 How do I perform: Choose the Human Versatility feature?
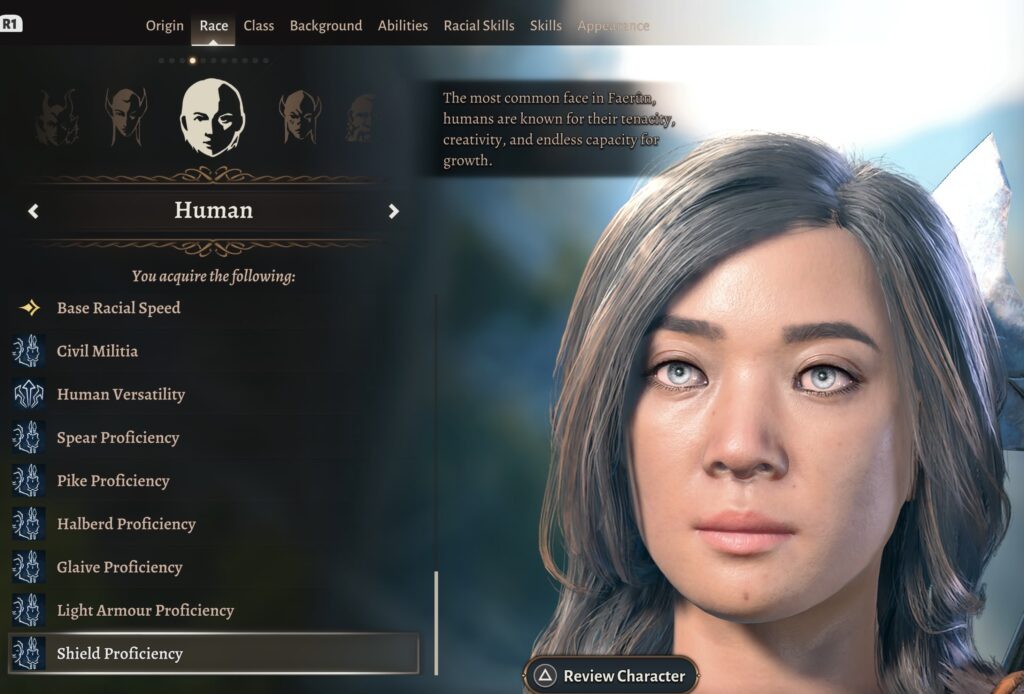120,394
